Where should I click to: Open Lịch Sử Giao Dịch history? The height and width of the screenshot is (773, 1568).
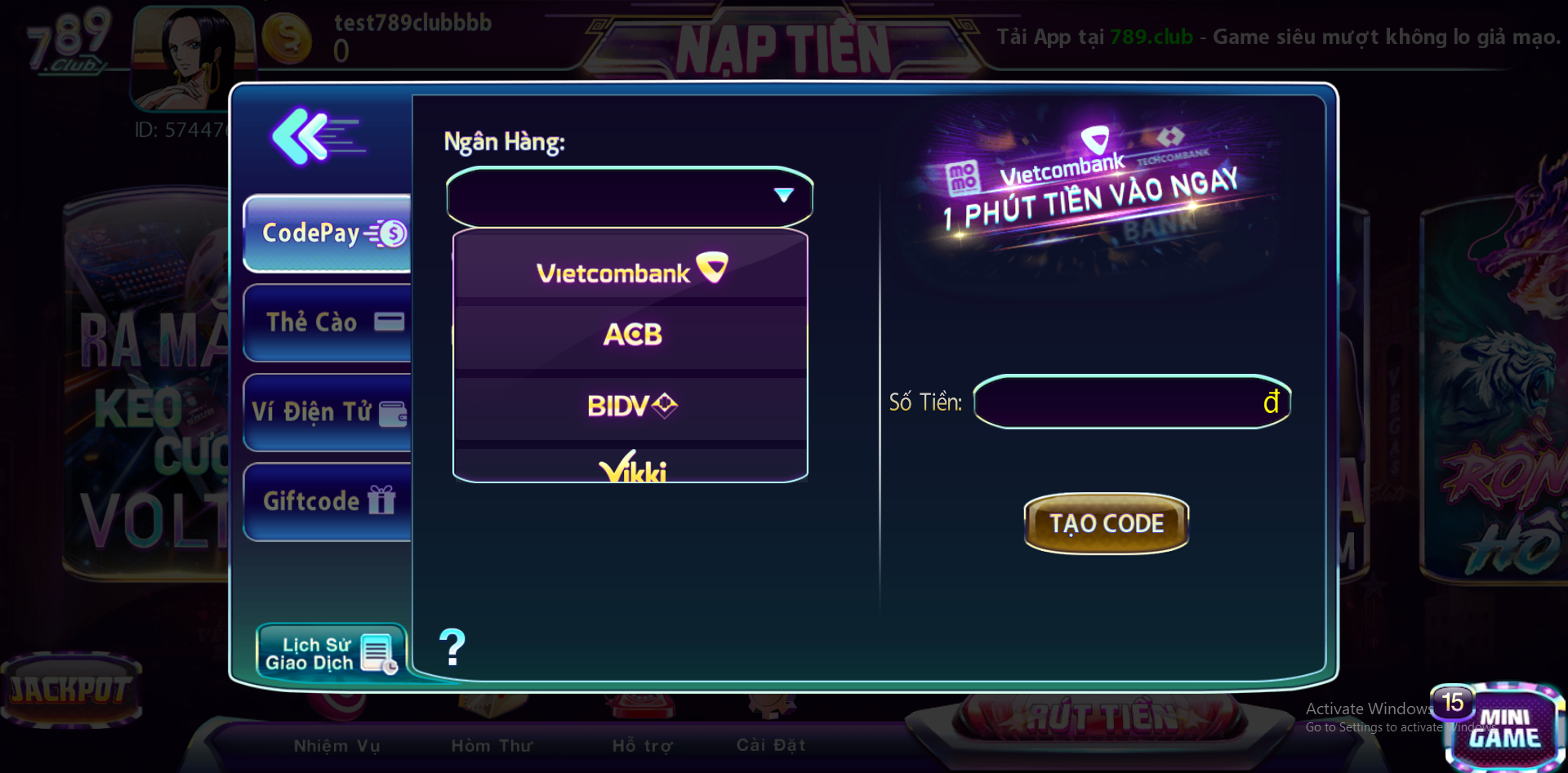(331, 654)
